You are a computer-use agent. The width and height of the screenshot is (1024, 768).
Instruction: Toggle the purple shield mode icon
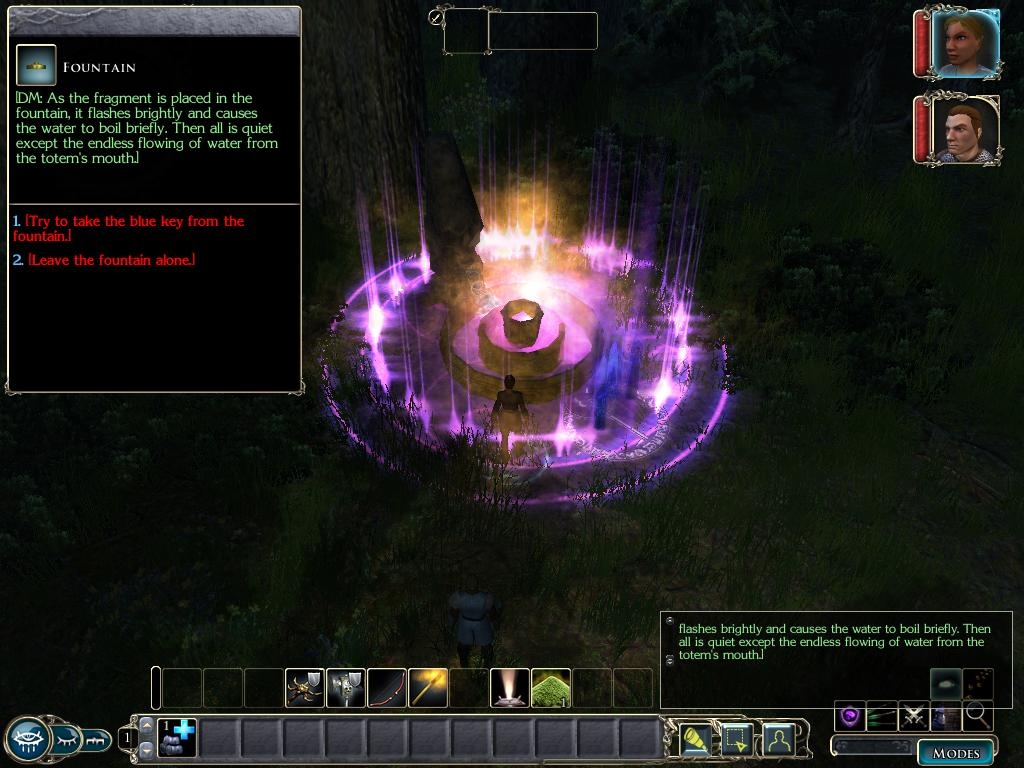click(851, 716)
